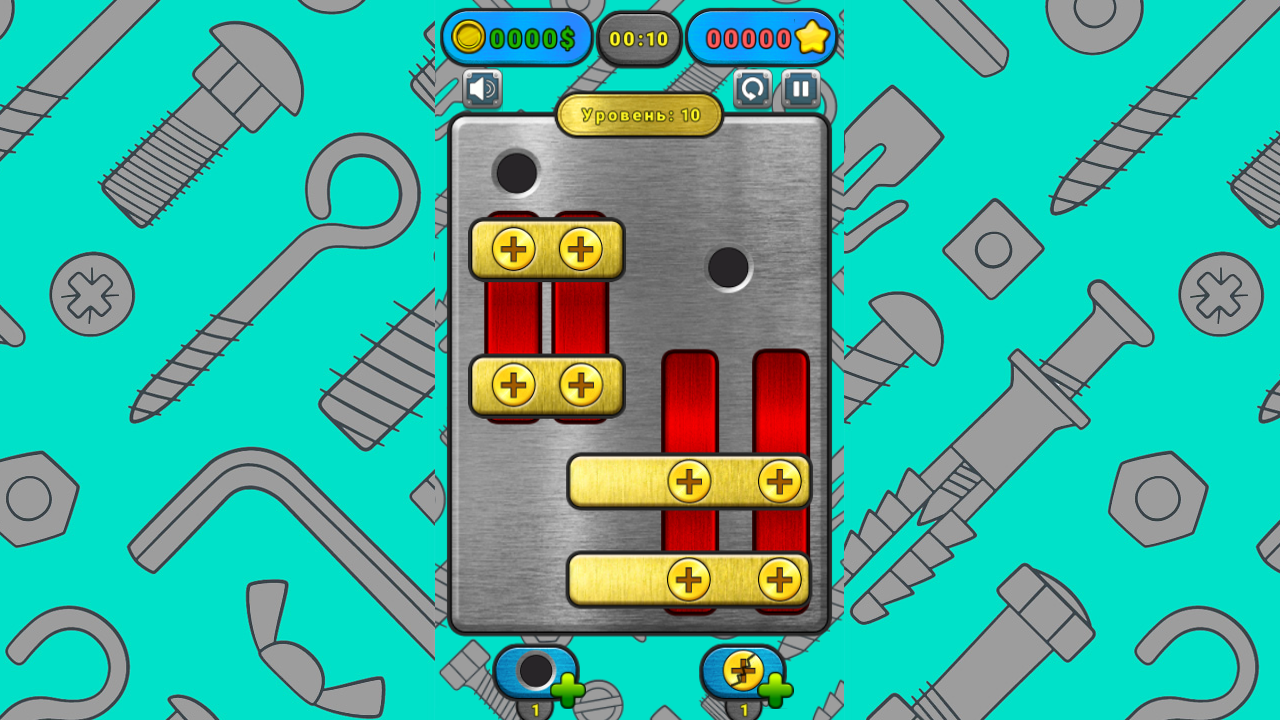This screenshot has width=1280, height=720.
Task: Click the gold coin icon in the money counter
Action: coord(470,38)
